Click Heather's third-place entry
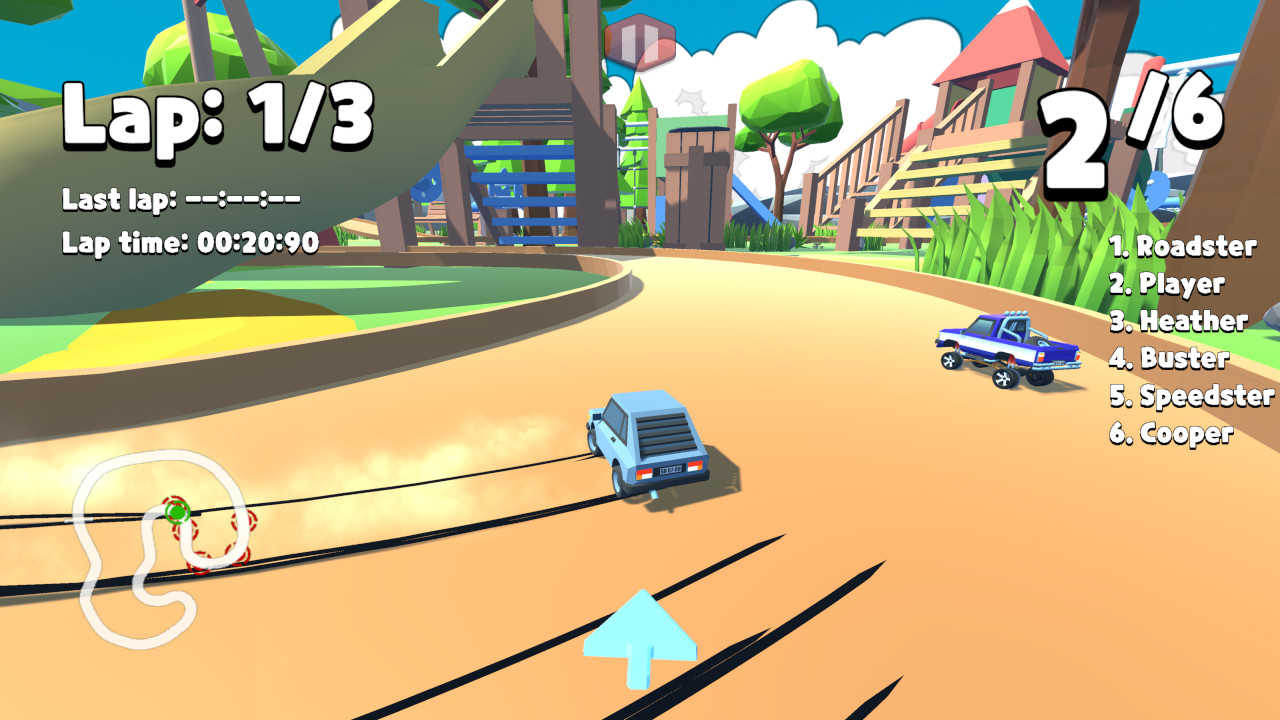Image resolution: width=1280 pixels, height=720 pixels. click(1178, 322)
